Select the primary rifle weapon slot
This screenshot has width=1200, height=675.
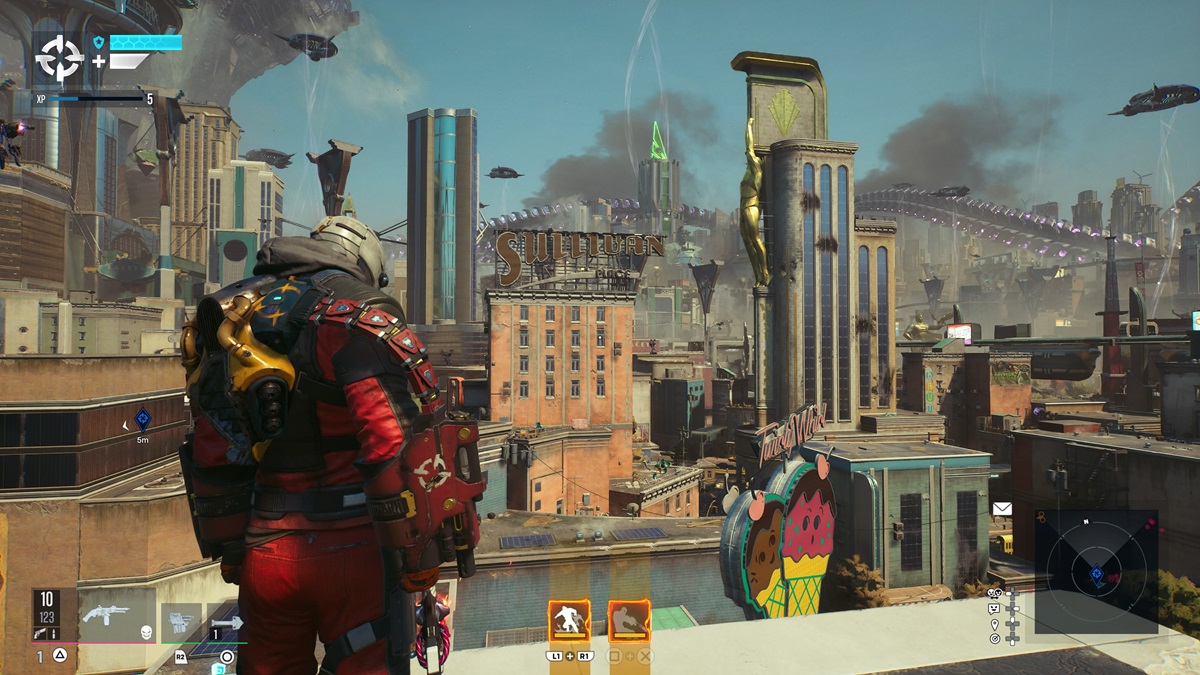(107, 614)
